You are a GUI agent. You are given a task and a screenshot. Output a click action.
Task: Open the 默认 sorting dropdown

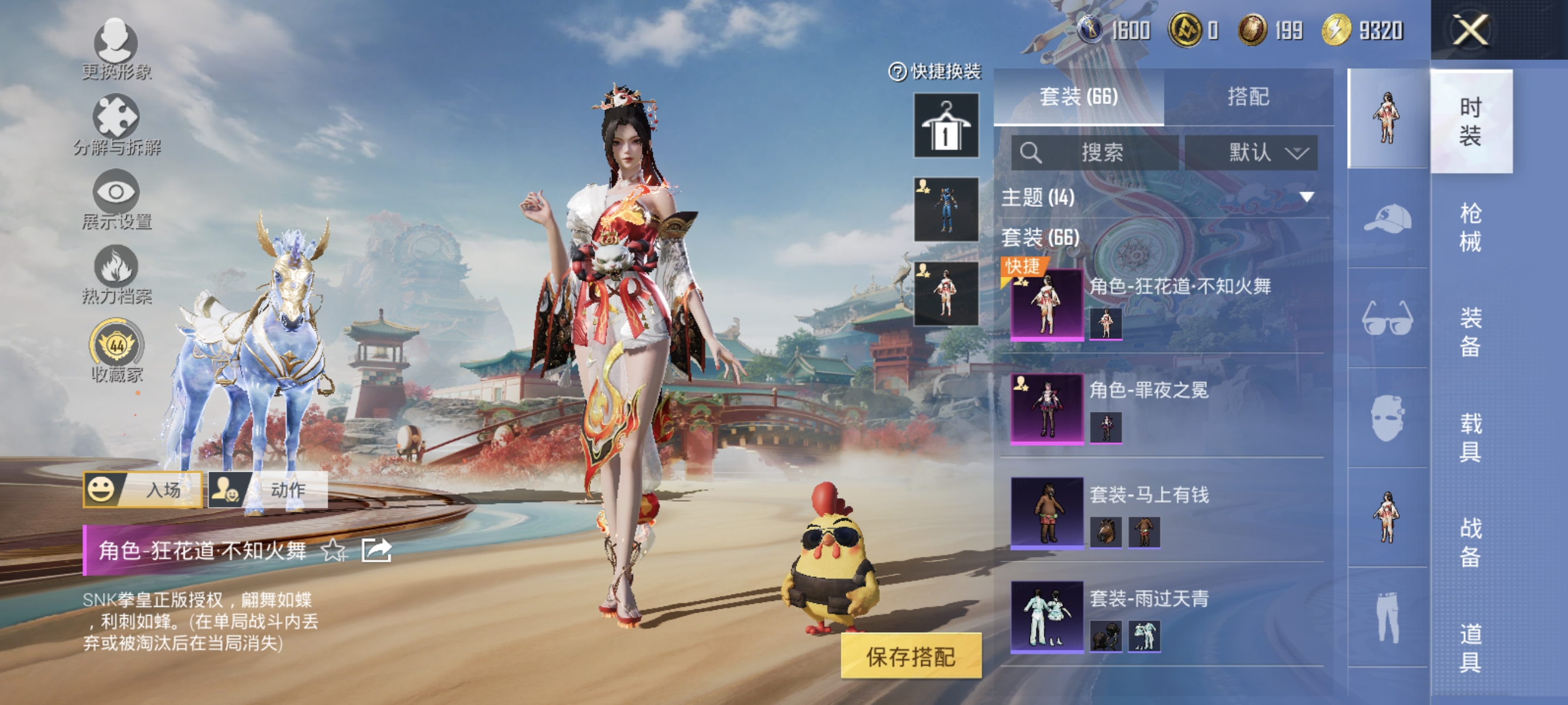1252,153
